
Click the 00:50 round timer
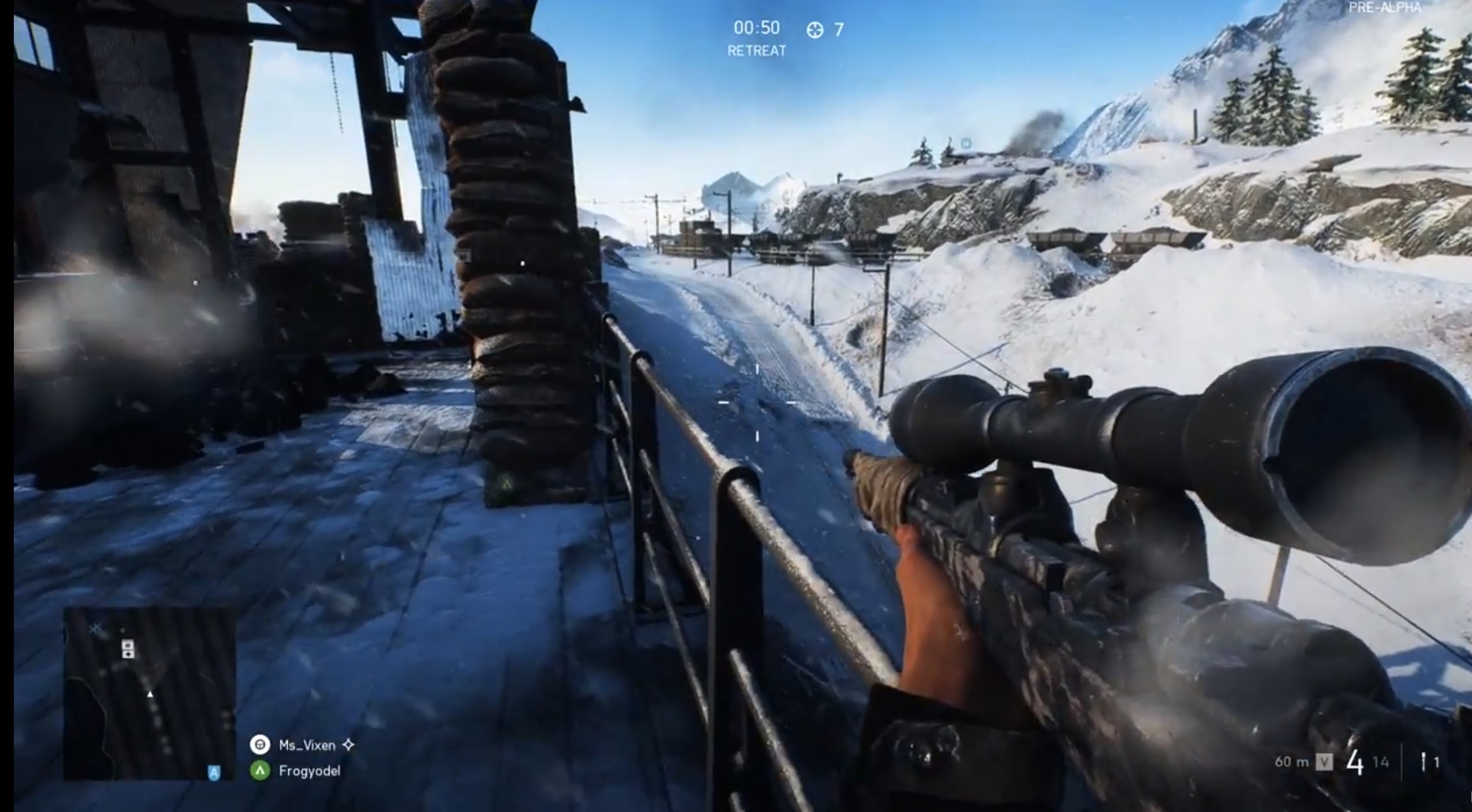(x=756, y=28)
